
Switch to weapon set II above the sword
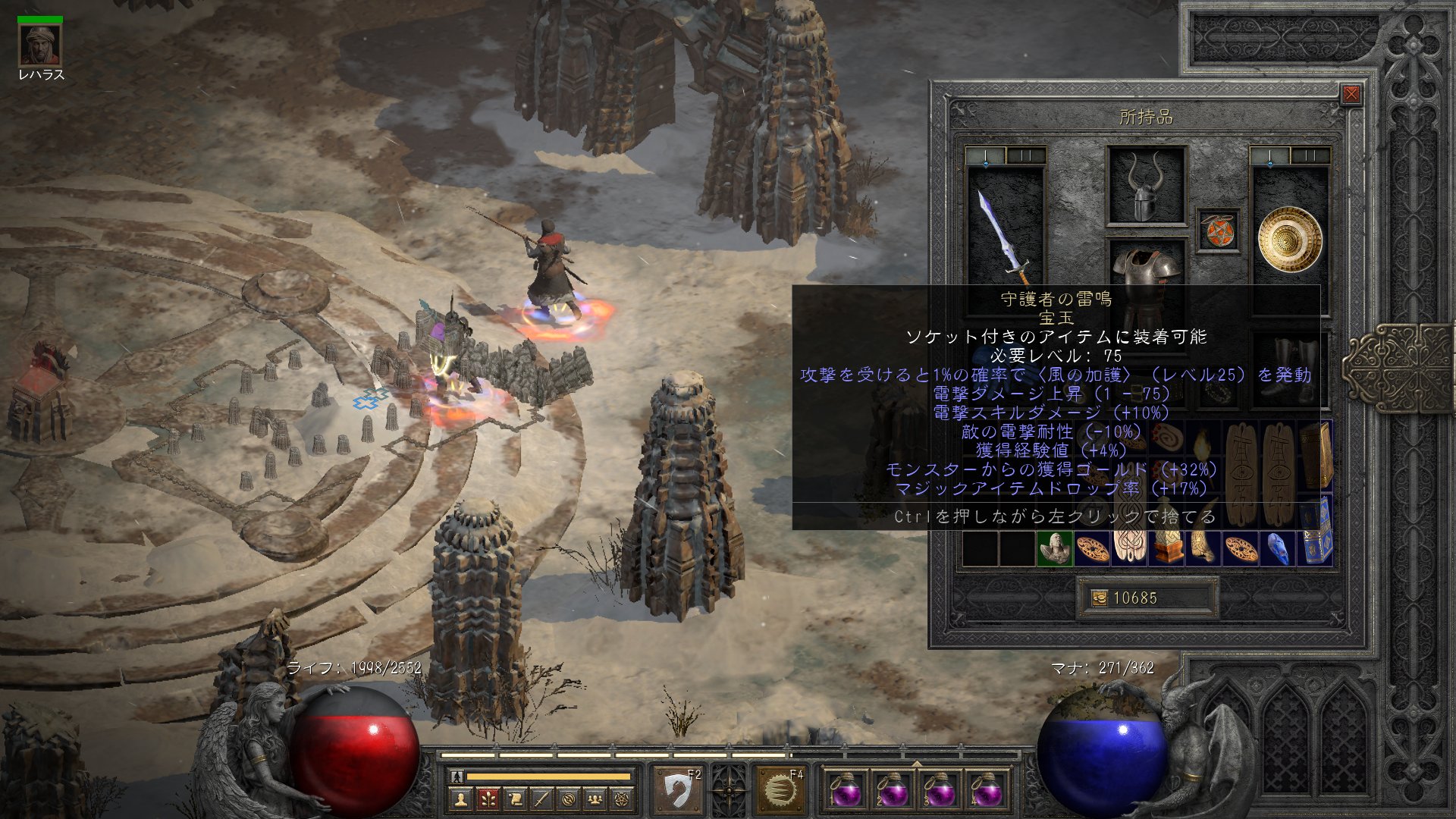[x=1026, y=156]
